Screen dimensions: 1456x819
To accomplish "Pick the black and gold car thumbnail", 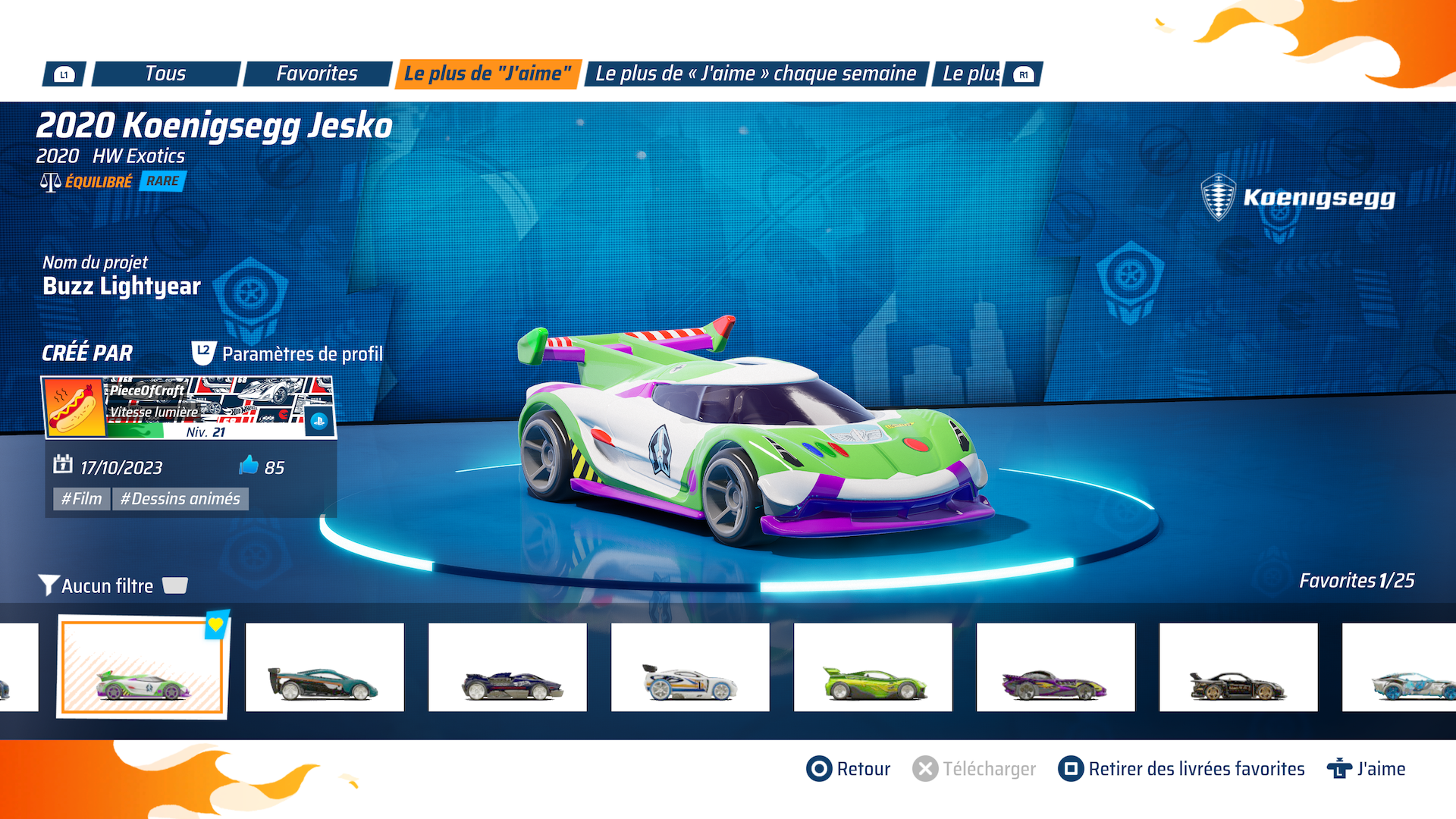I will pos(1238,667).
